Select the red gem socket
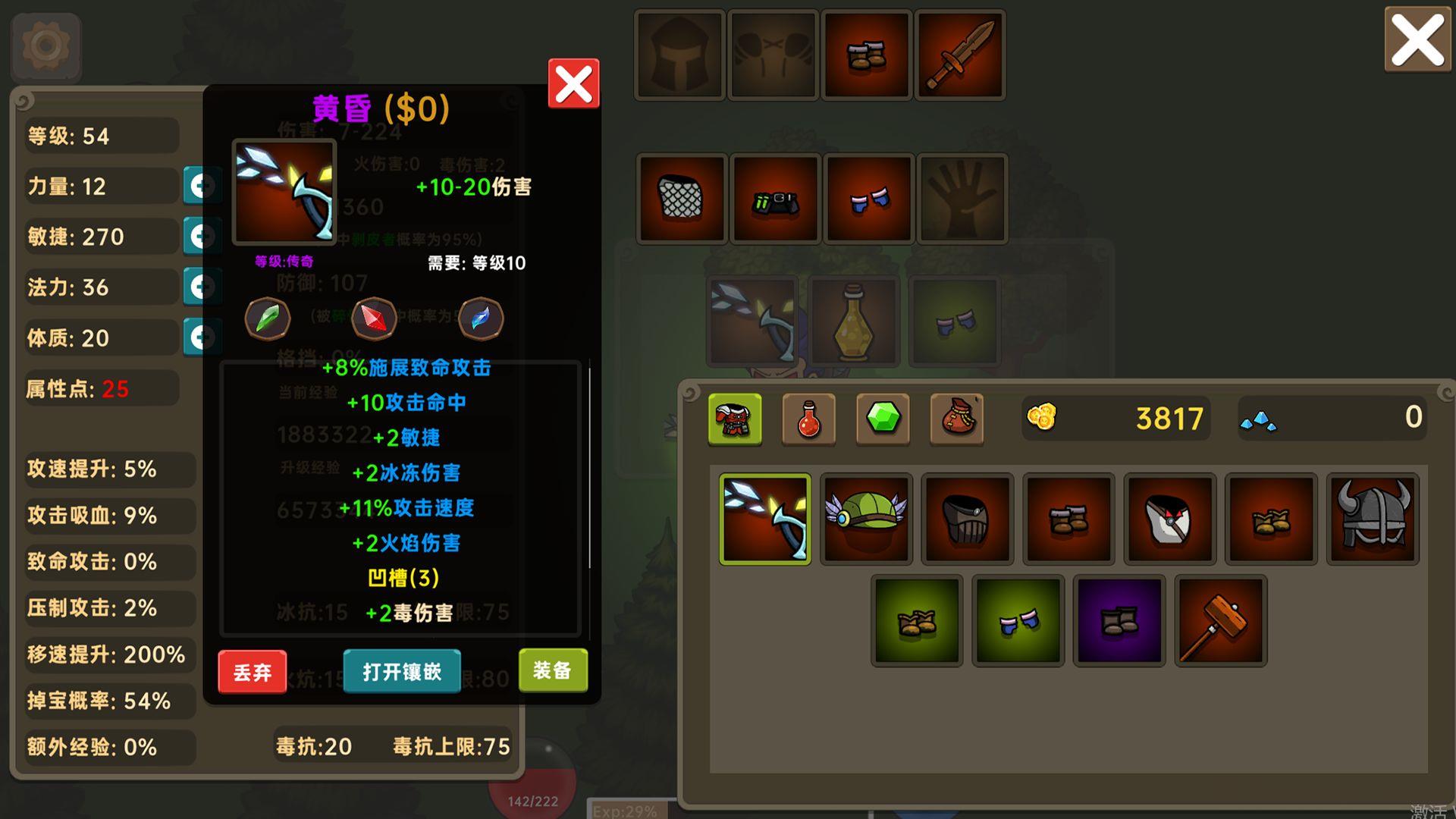 [x=373, y=318]
